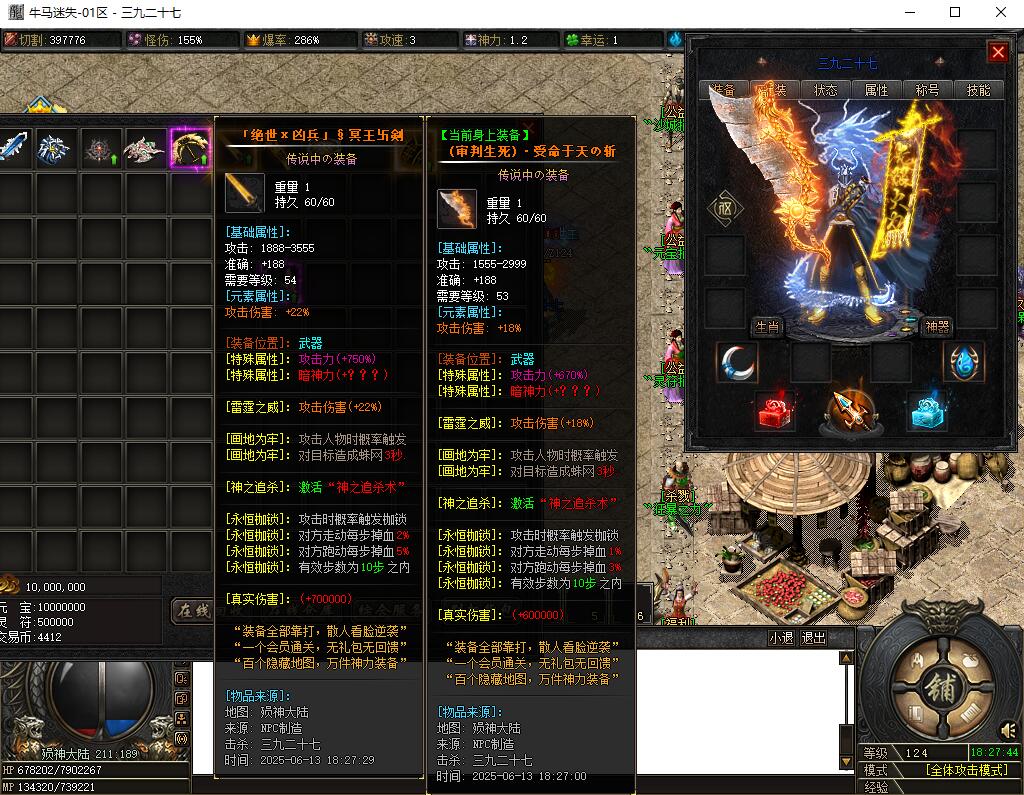
Task: Click the red seal stamp slot
Action: point(775,413)
